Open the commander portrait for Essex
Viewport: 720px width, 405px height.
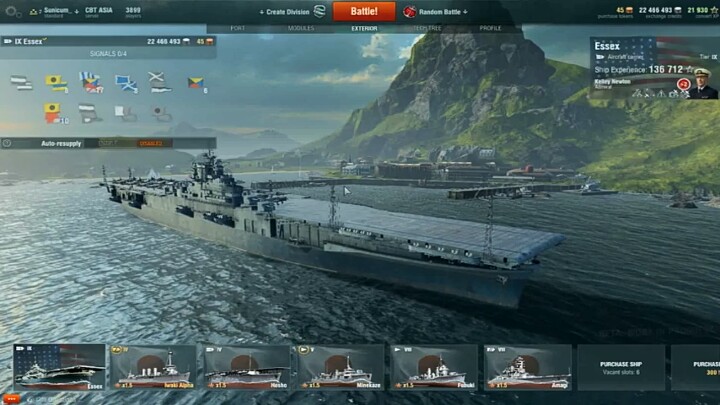(x=702, y=83)
